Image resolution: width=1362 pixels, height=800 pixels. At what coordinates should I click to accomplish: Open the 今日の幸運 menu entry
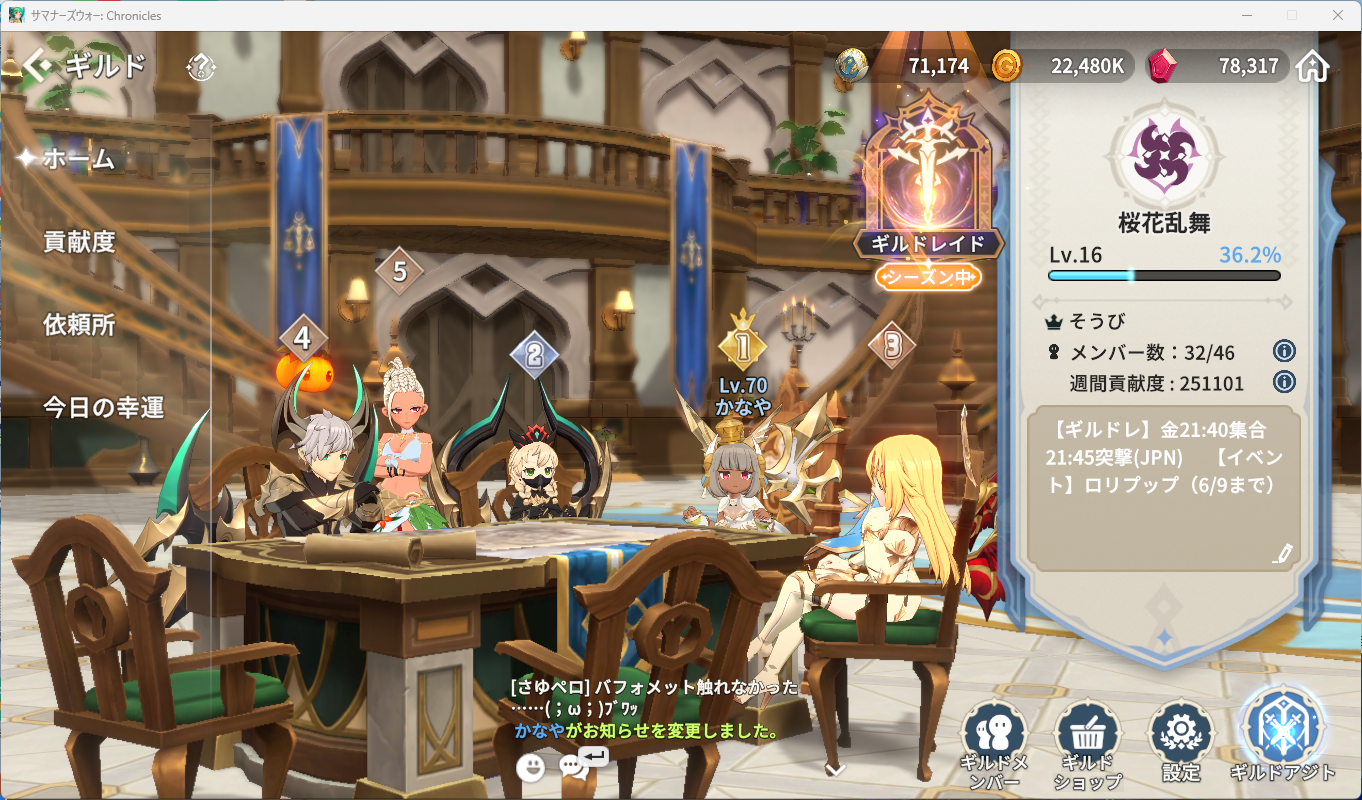tap(103, 408)
